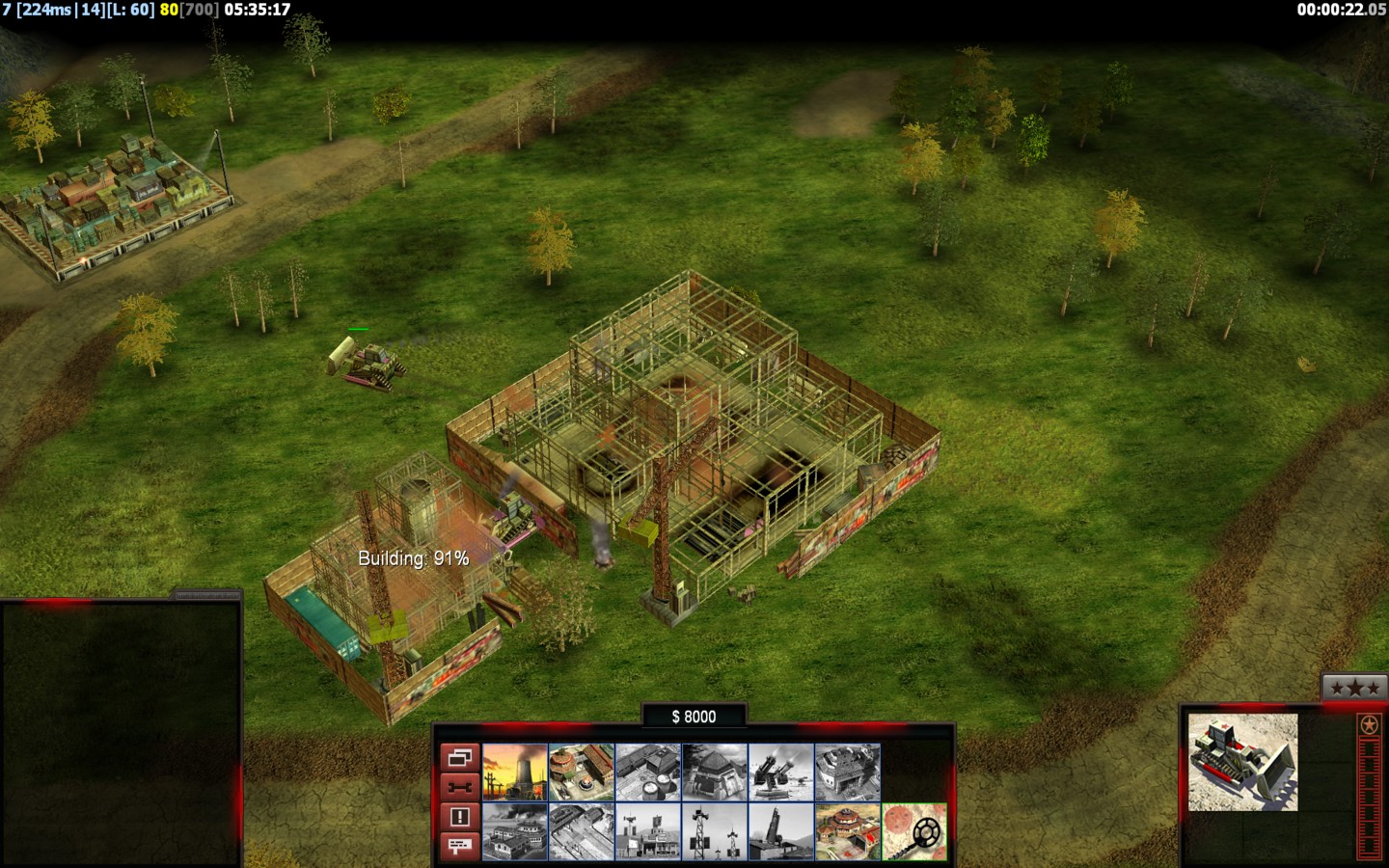Open the chat message button

tap(459, 846)
